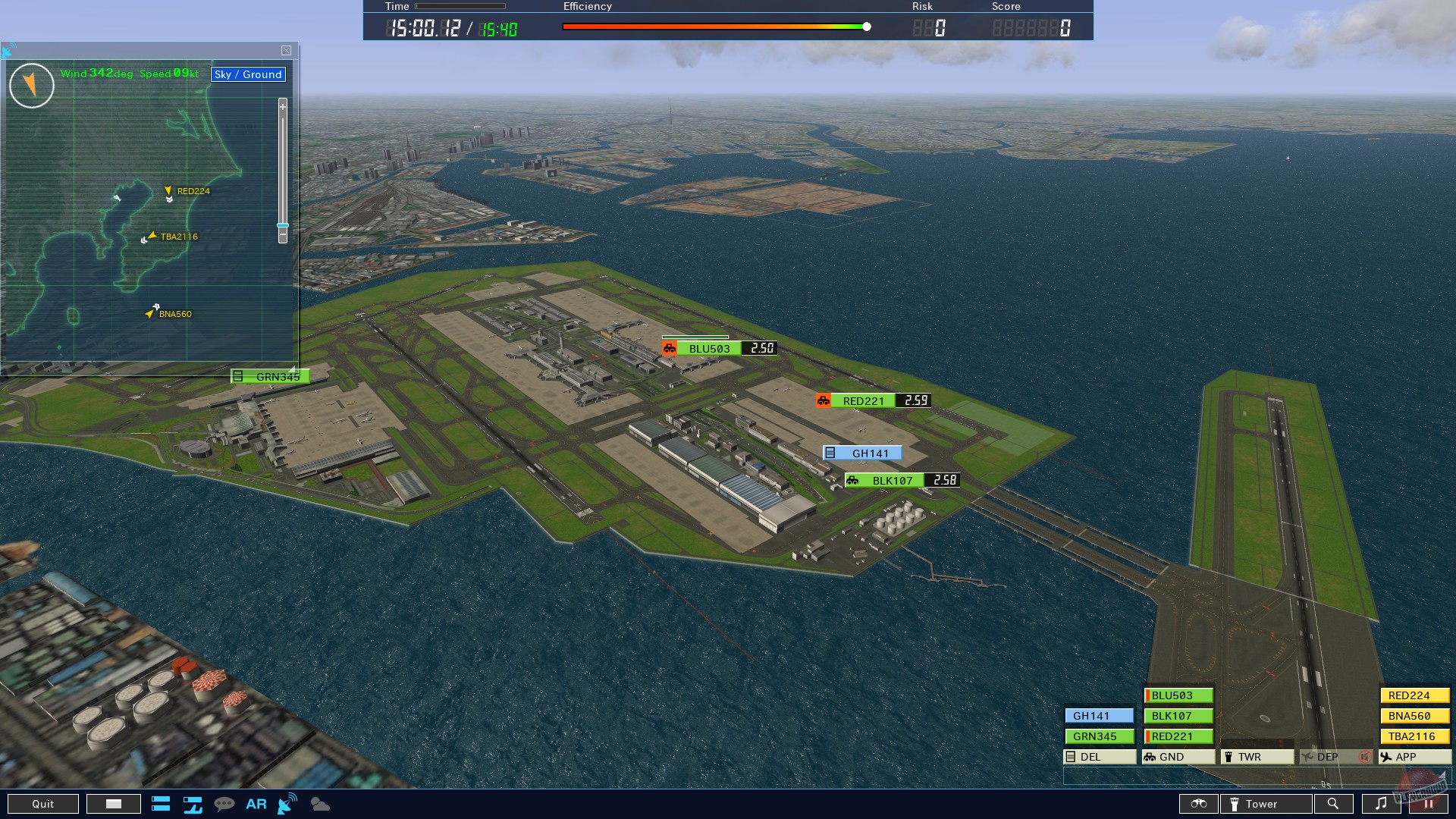Switch to the TWR tab
The image size is (1456, 819).
(x=1257, y=757)
